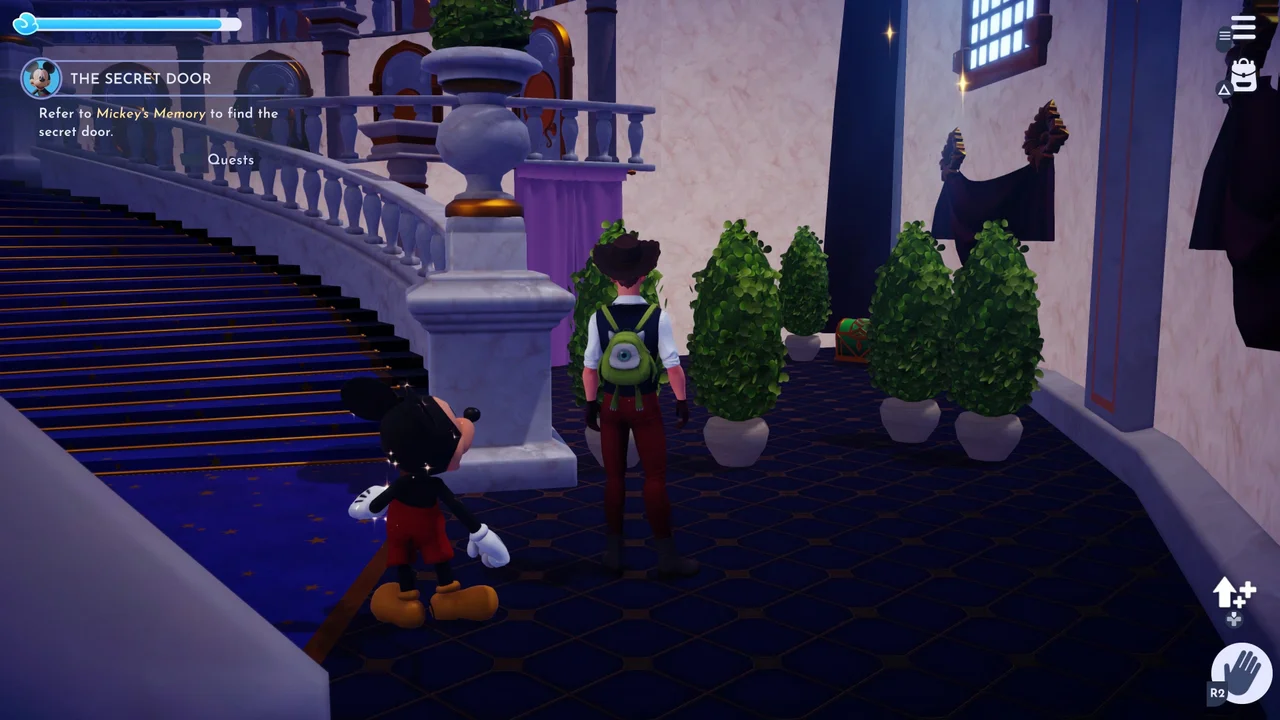The image size is (1280, 720).
Task: Click Mickey Mouse standing by the stairs
Action: 420,490
